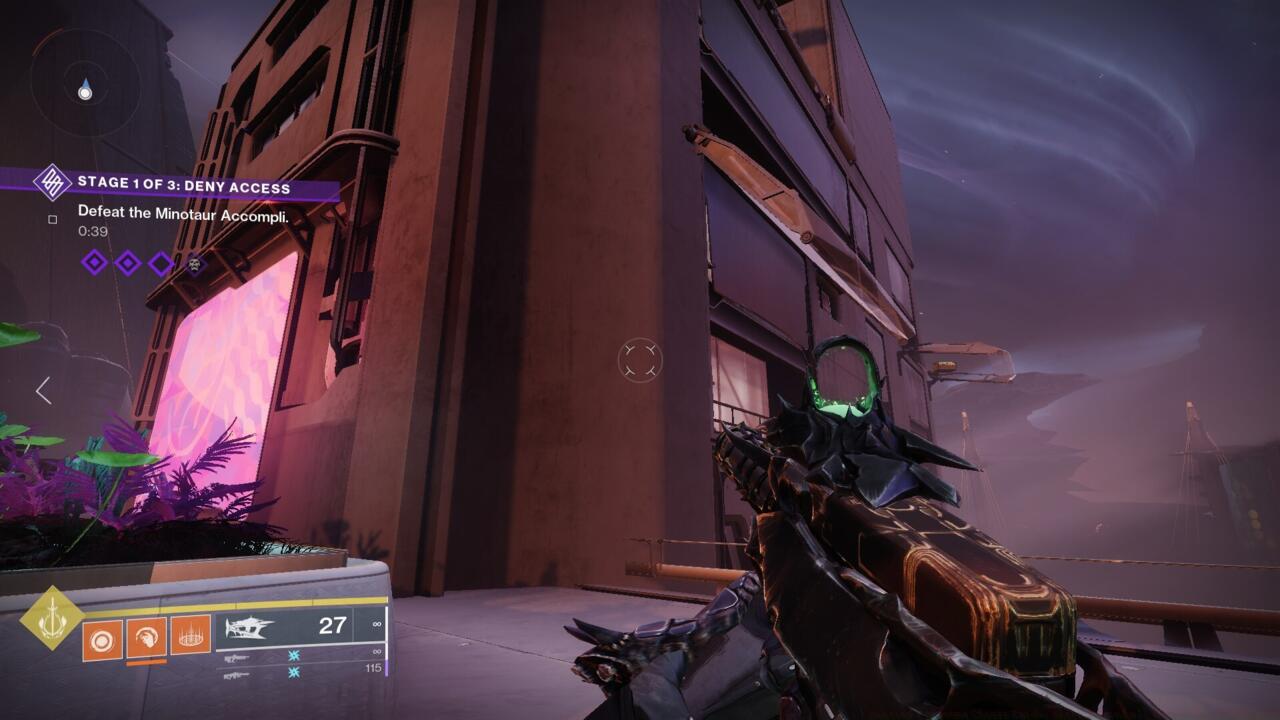Select the equipped primary weapon slot
1280x720 pixels.
point(298,627)
